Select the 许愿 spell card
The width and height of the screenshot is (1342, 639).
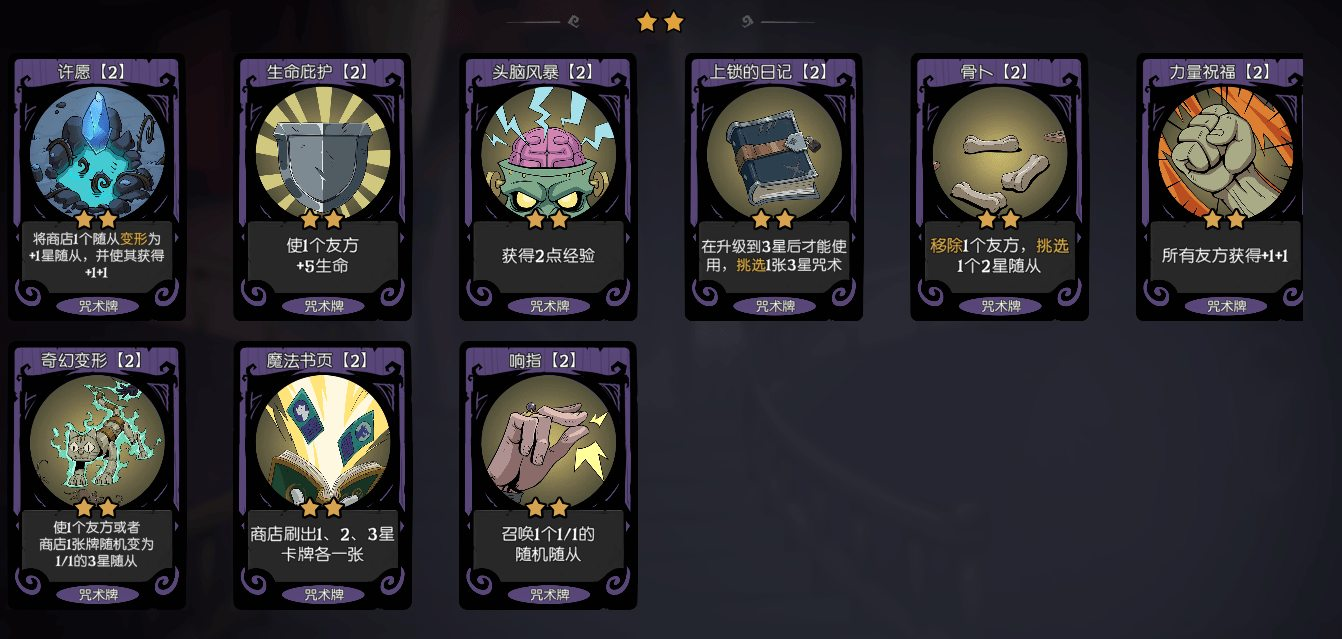(97, 187)
